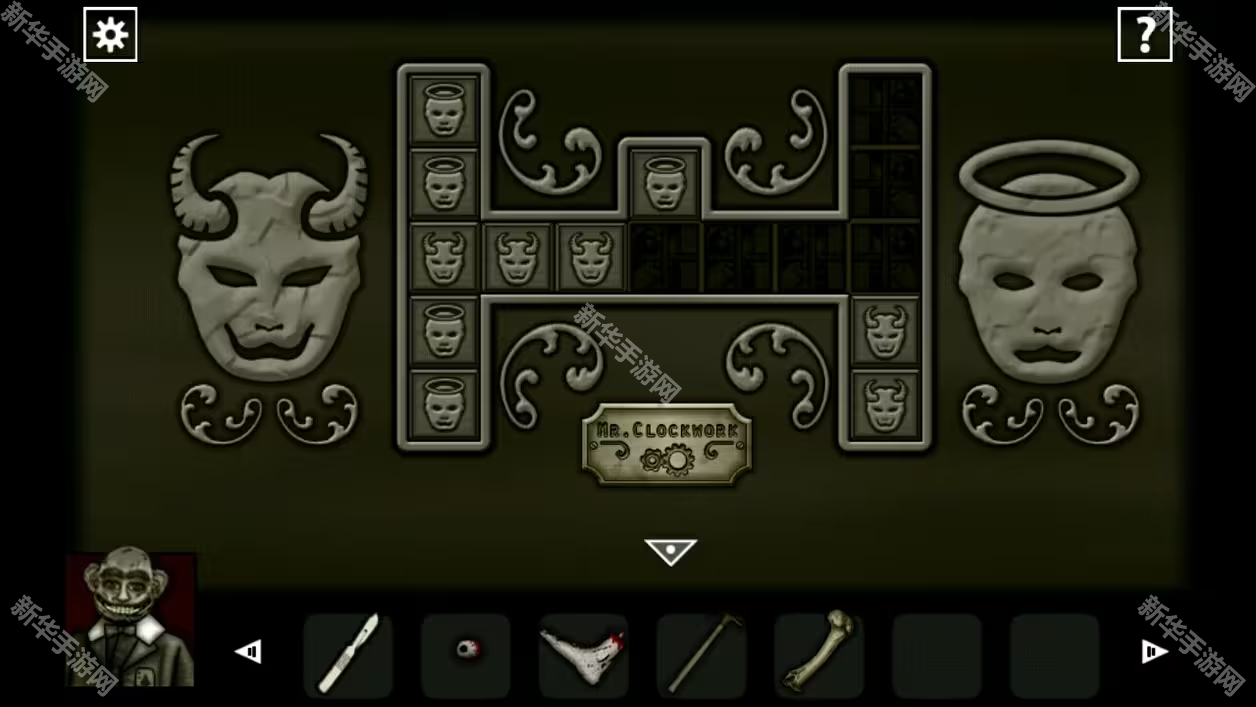Select the bone in the inventory
Screen dimensions: 1256x707
[818, 654]
